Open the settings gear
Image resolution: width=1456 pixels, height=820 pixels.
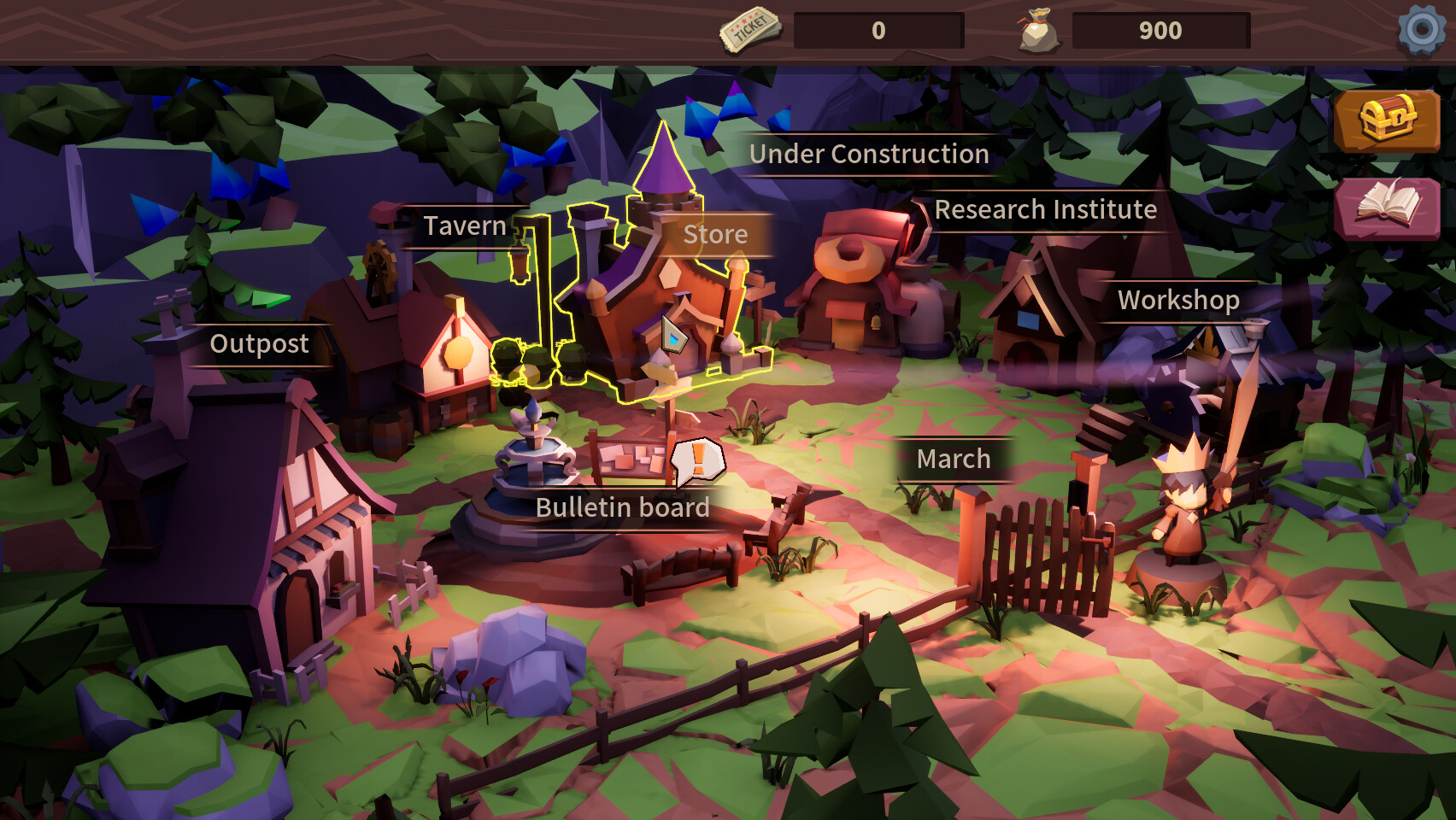tap(1419, 28)
